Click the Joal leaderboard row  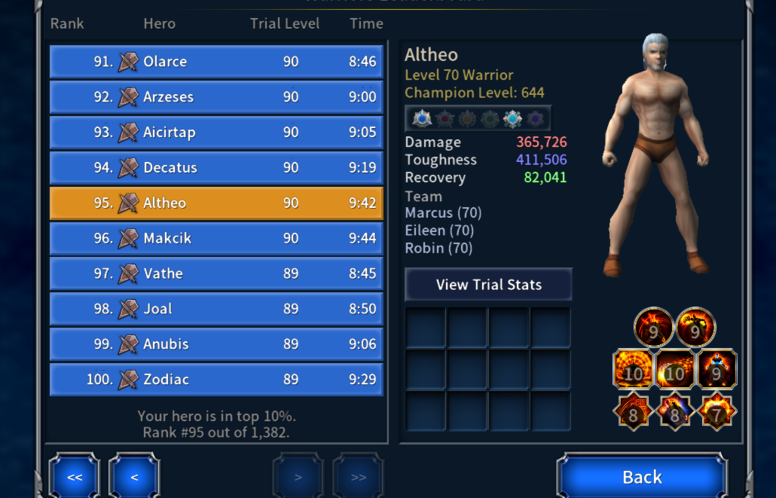pyautogui.click(x=216, y=309)
